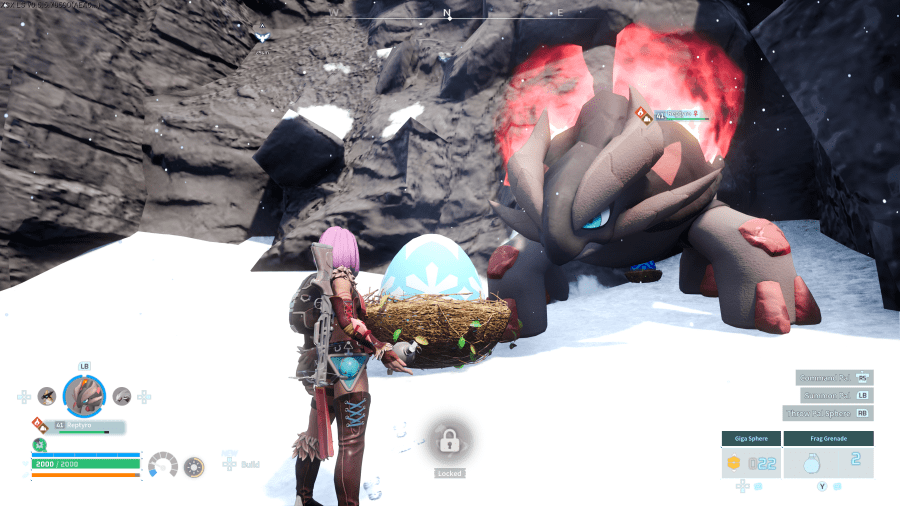Click the sun time-of-day dial
Image resolution: width=900 pixels, height=506 pixels.
194,466
